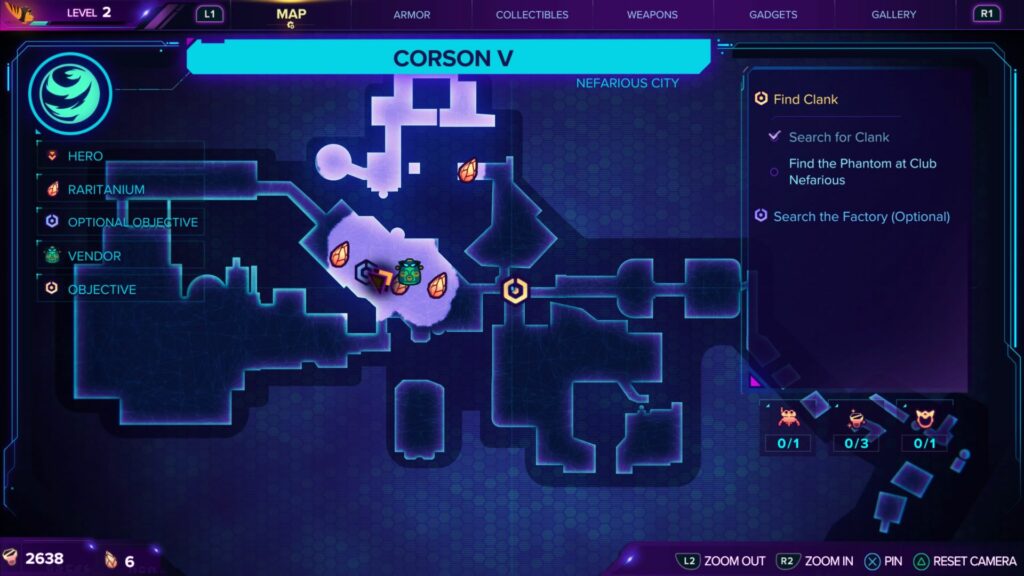Image resolution: width=1024 pixels, height=576 pixels.
Task: Open the Collectibles tab
Action: coord(532,15)
